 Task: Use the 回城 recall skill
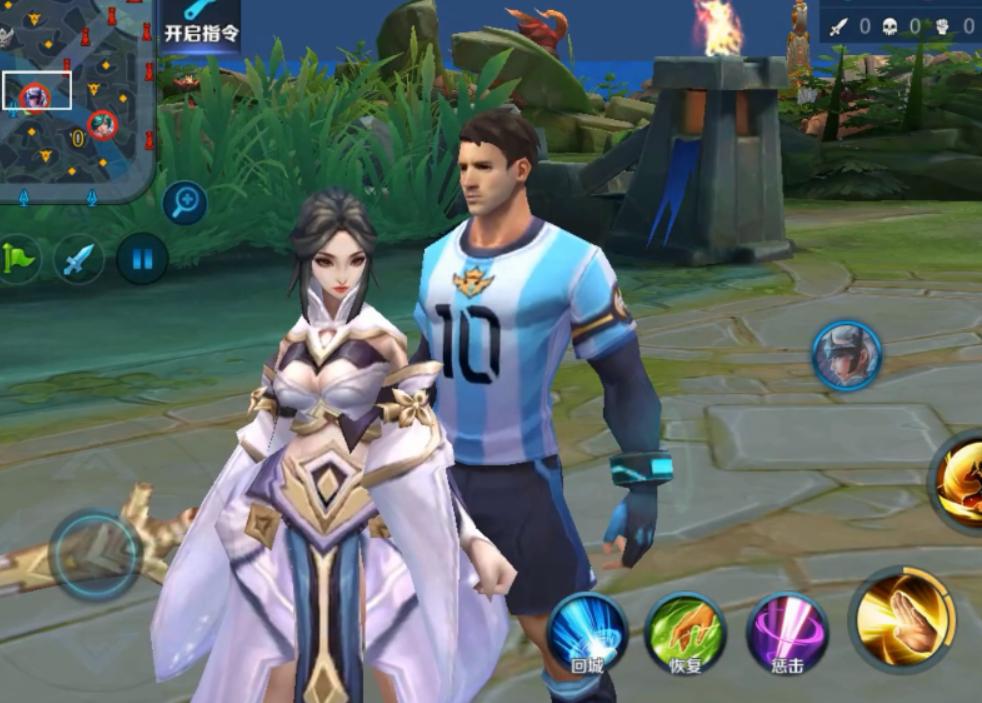coord(587,632)
